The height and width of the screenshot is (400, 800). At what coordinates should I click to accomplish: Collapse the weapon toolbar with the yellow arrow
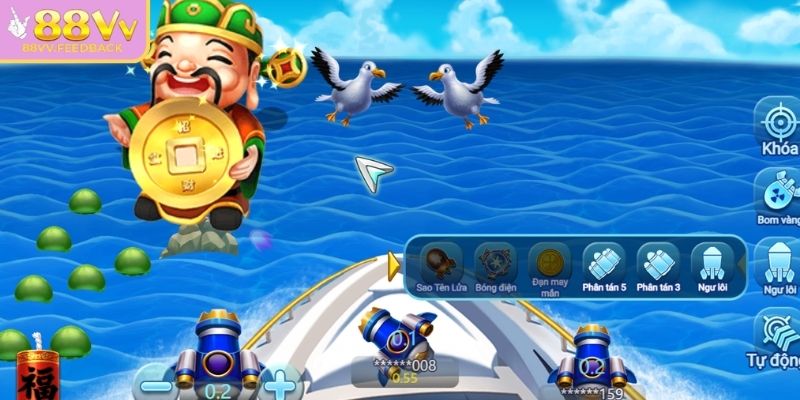[394, 265]
